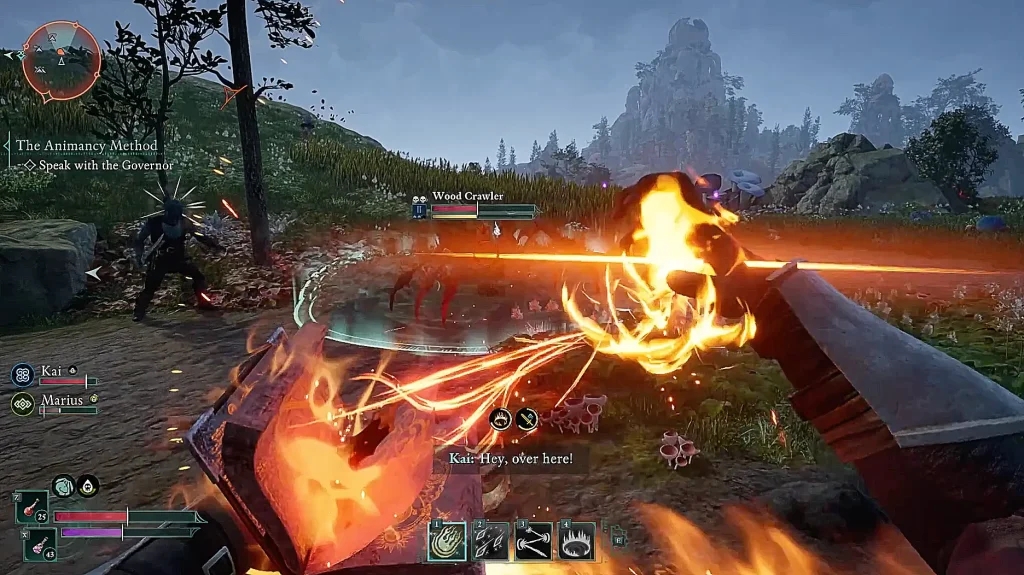The width and height of the screenshot is (1024, 575).
Task: Select Marius's companion portrait icon
Action: 22,404
